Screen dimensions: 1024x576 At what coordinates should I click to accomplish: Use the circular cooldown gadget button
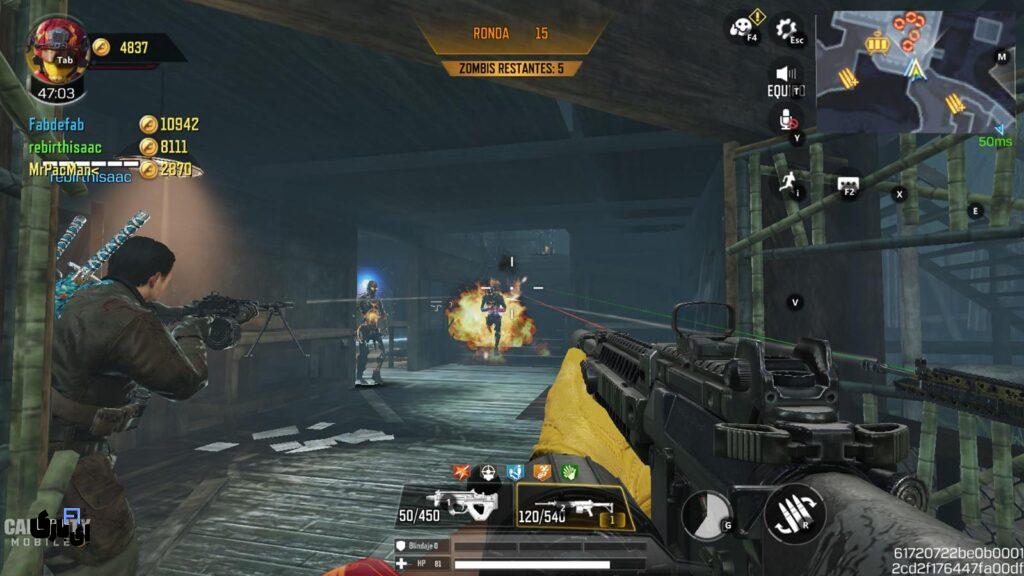(x=707, y=514)
